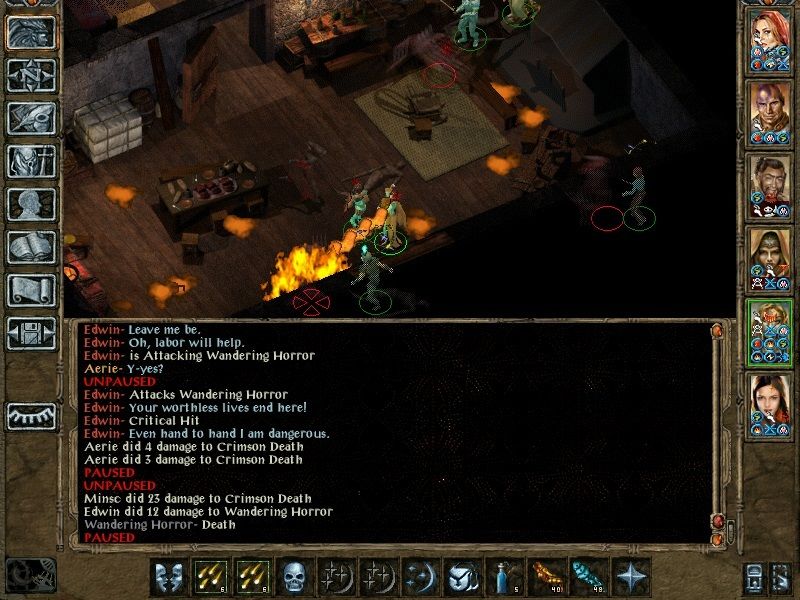Screen dimensions: 800x600
Task: Open the journal with the quill button
Action: coord(32,118)
